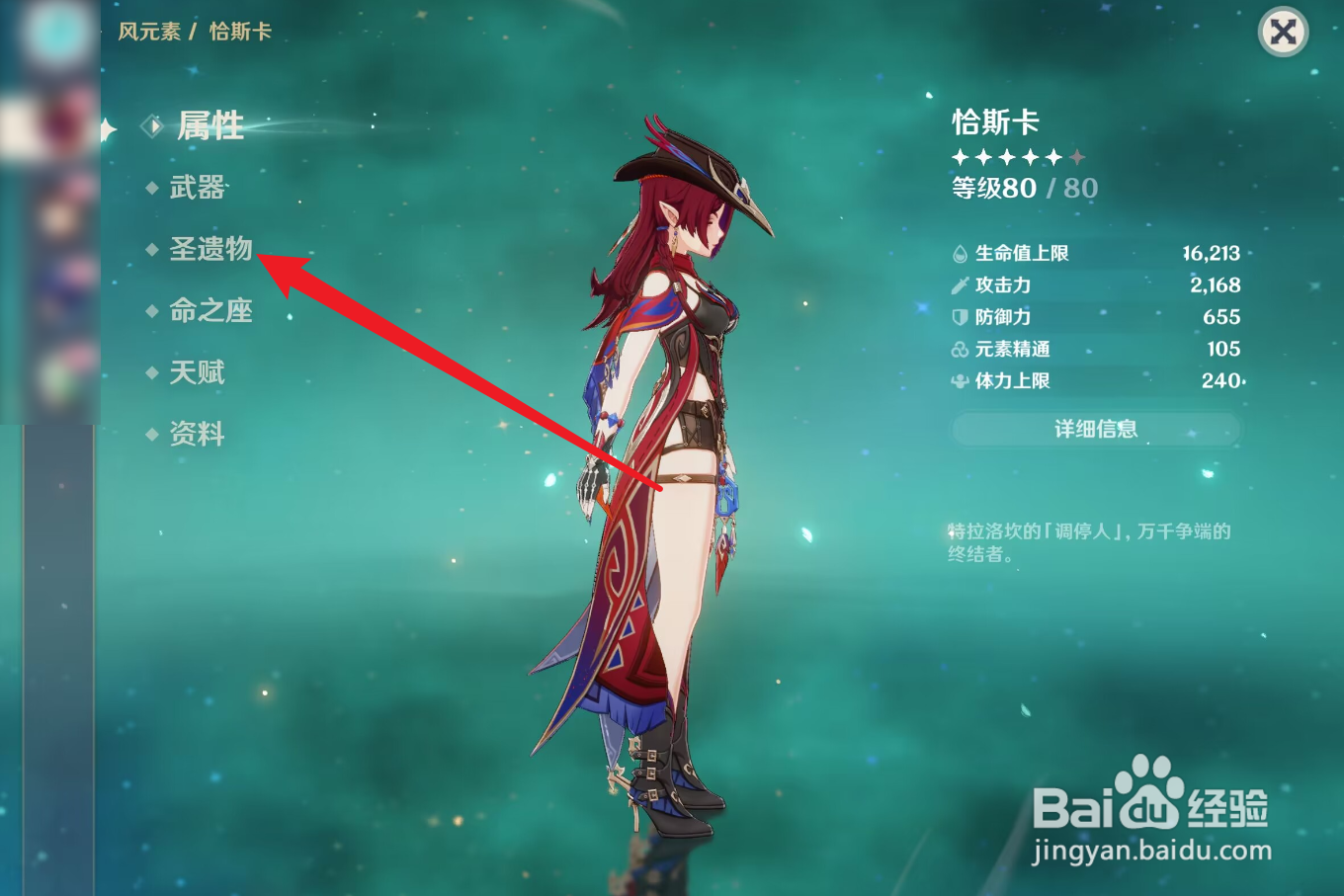Click the diamond marker beside 武器
Viewport: 1344px width, 896px height.
coord(151,188)
